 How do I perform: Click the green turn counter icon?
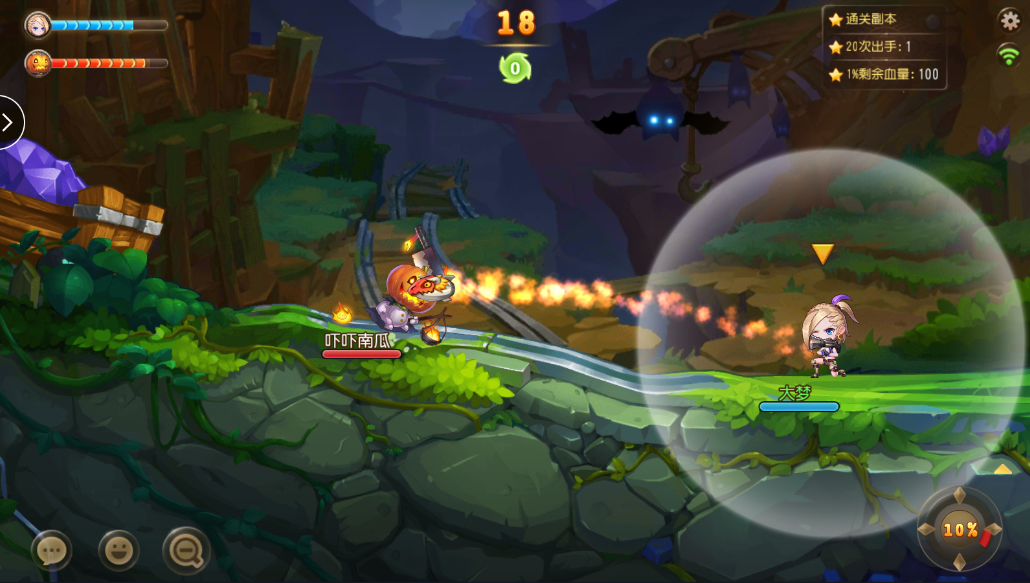point(515,68)
